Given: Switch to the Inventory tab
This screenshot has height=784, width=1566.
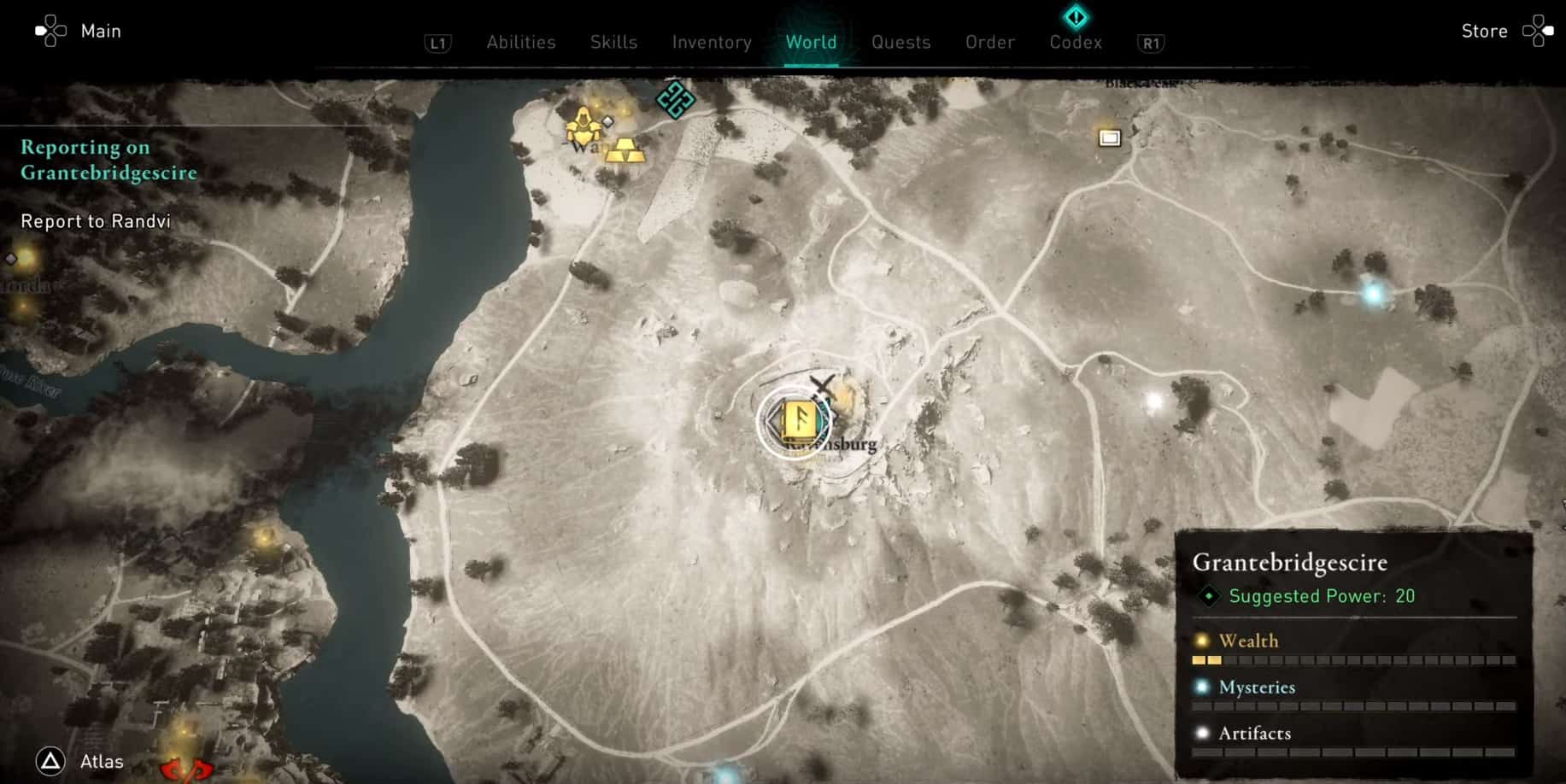Looking at the screenshot, I should pos(712,42).
